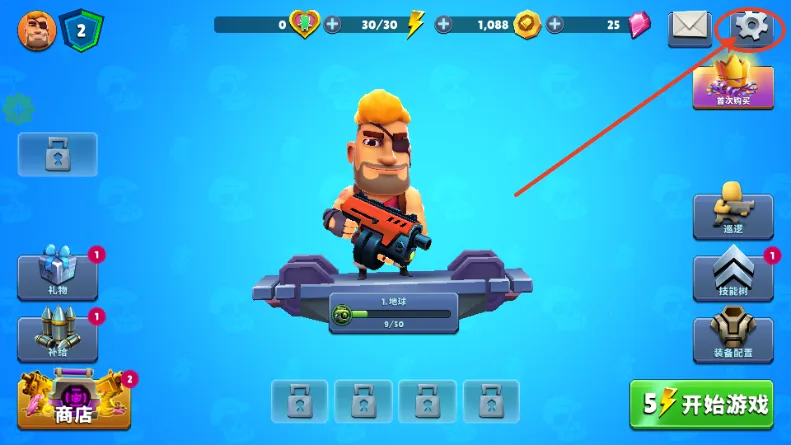Claim the 礼物 gift box
This screenshot has width=791, height=445.
point(58,277)
